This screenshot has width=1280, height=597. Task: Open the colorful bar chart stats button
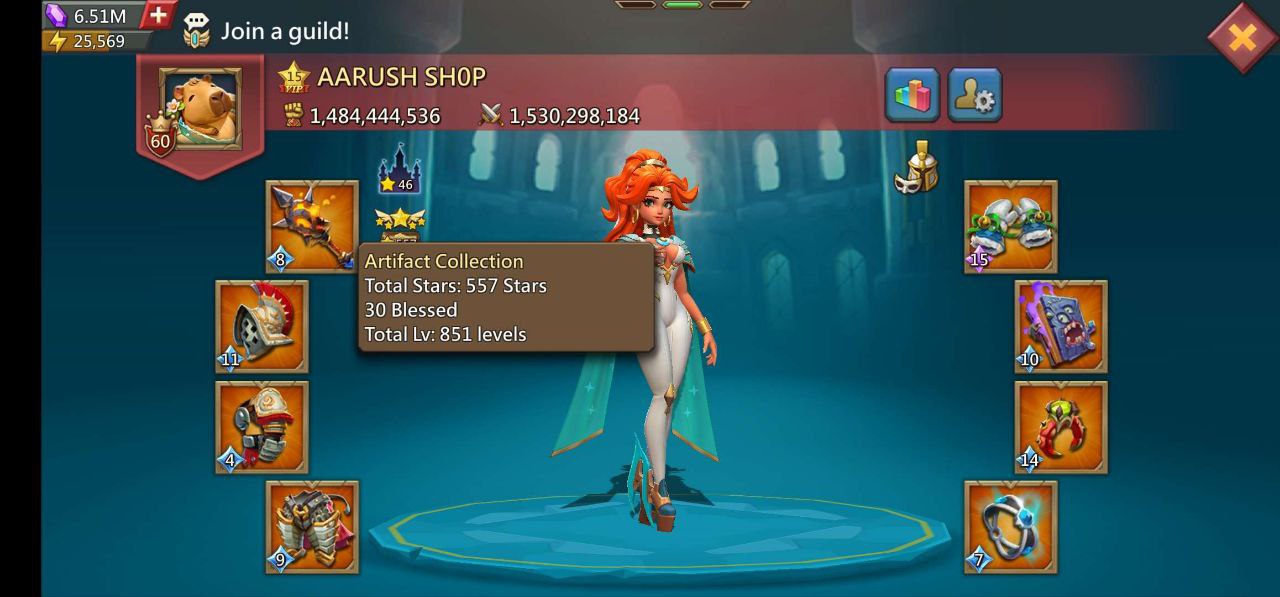tap(912, 96)
